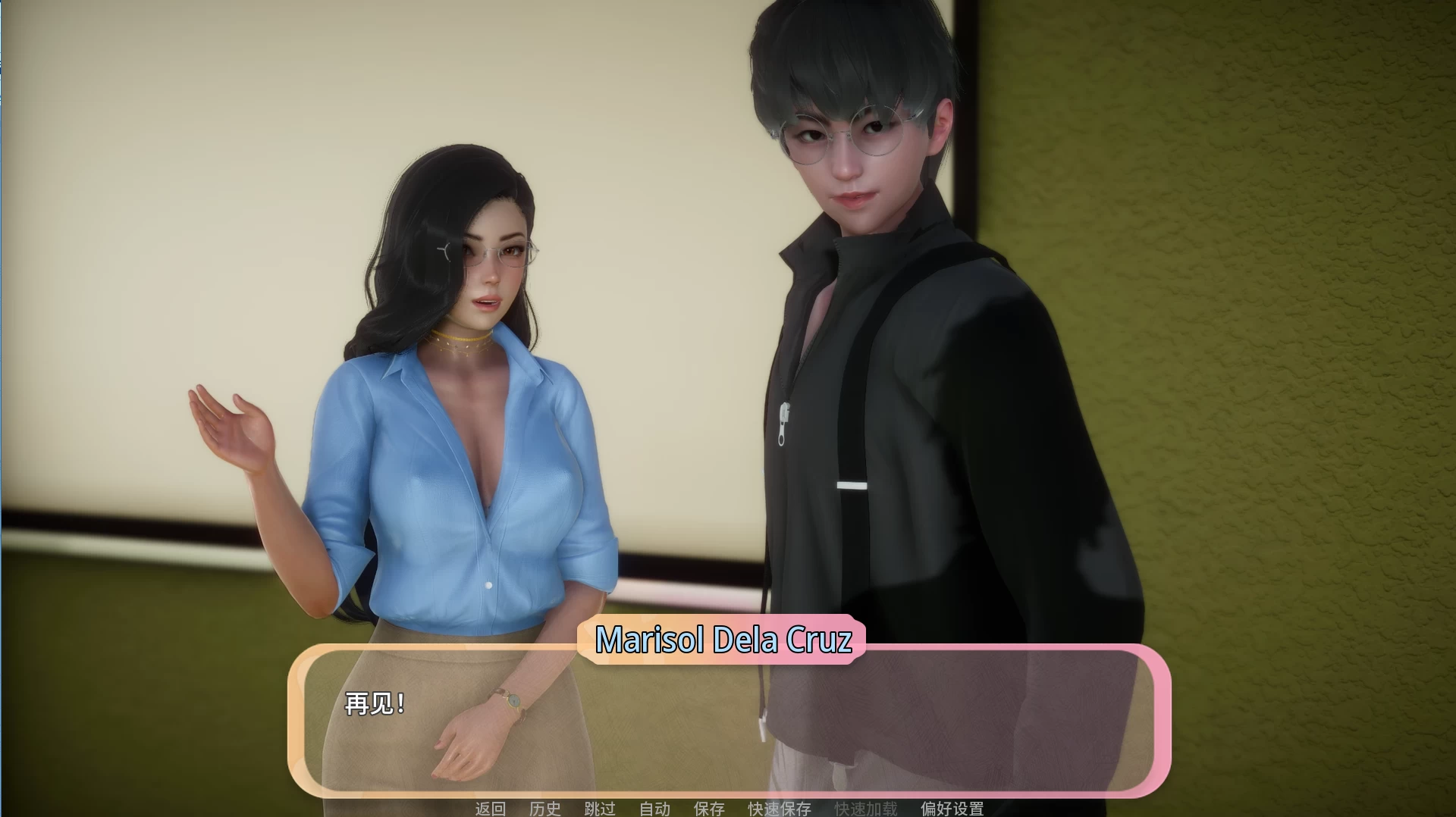Click 快速加载 to quickload a save
This screenshot has width=1456, height=817.
864,808
